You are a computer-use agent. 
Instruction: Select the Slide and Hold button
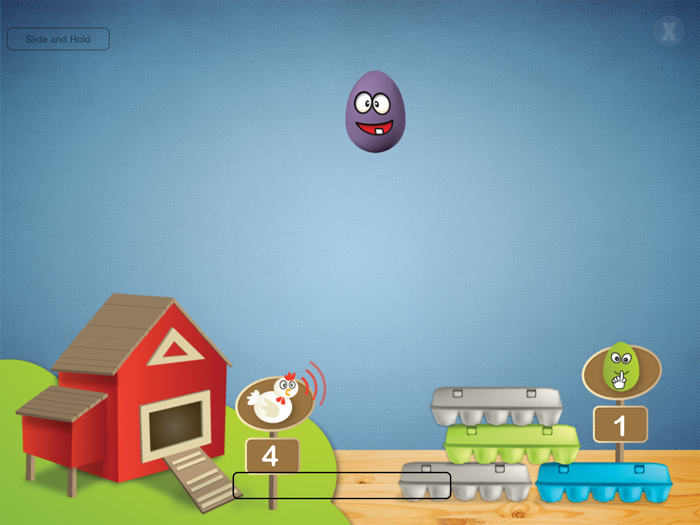58,39
